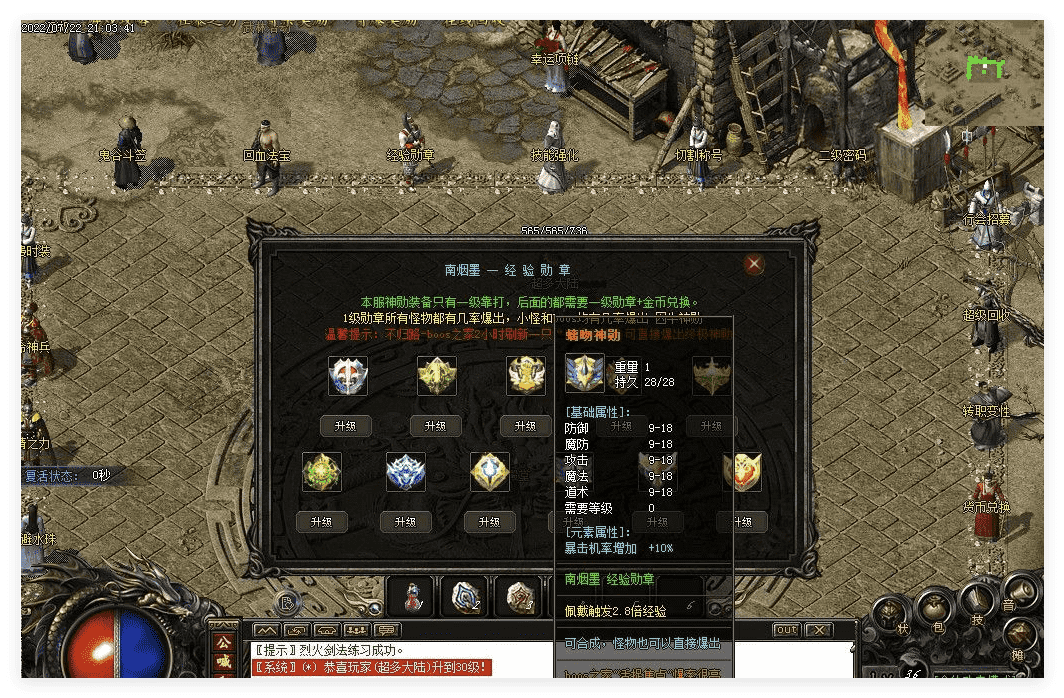Click the chat window 'out' button

(x=787, y=630)
